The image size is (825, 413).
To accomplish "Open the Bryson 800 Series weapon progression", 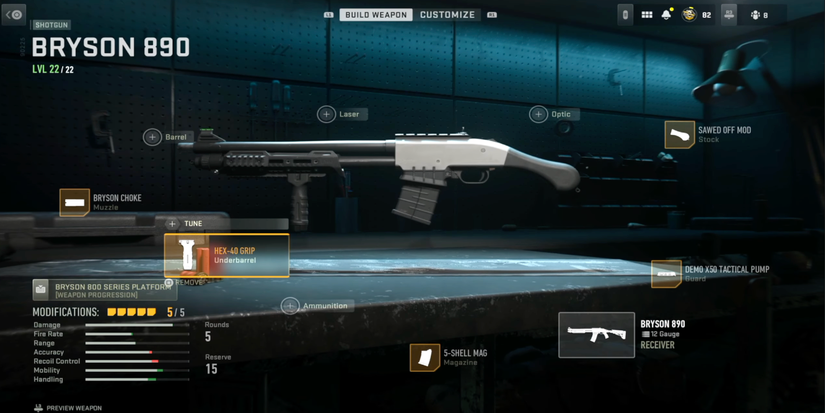I will [x=104, y=290].
